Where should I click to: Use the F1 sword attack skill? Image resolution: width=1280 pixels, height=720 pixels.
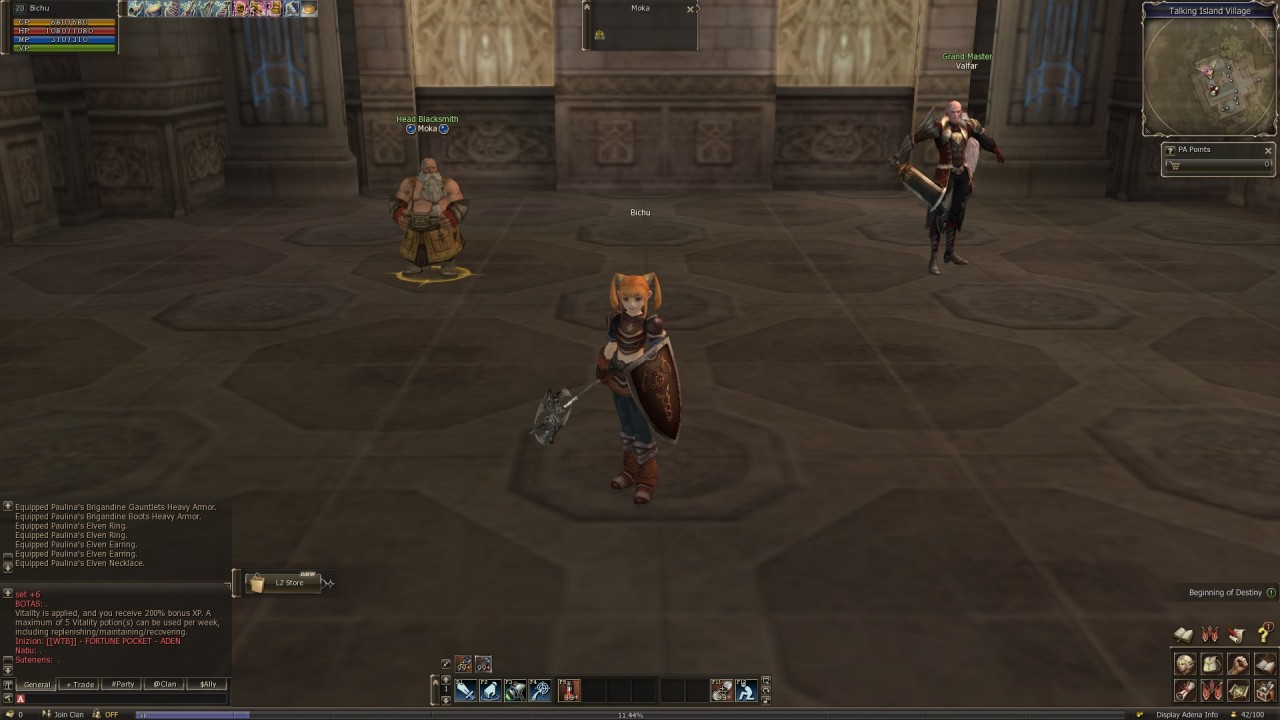pyautogui.click(x=466, y=690)
